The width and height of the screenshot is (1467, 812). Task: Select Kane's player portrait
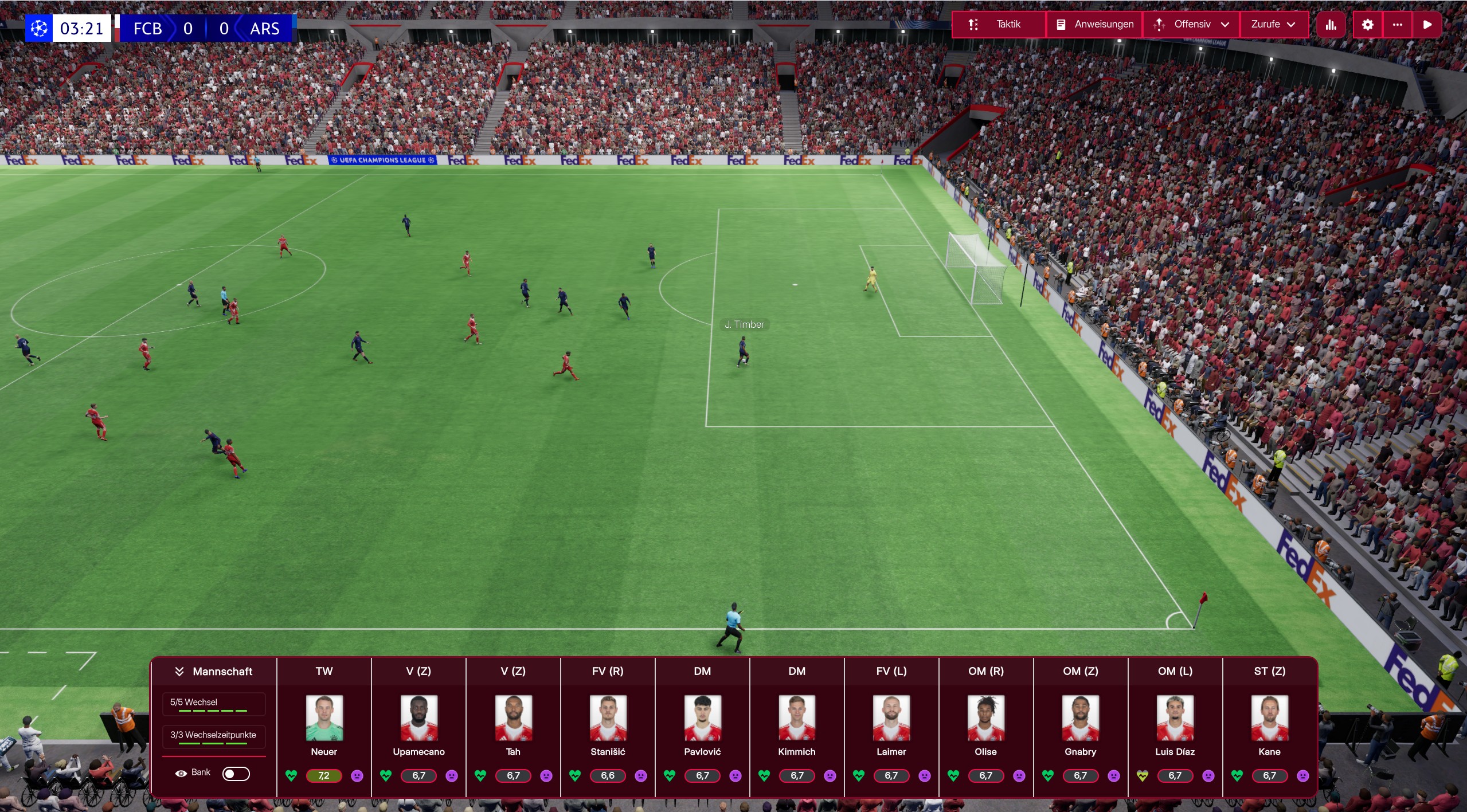1270,718
